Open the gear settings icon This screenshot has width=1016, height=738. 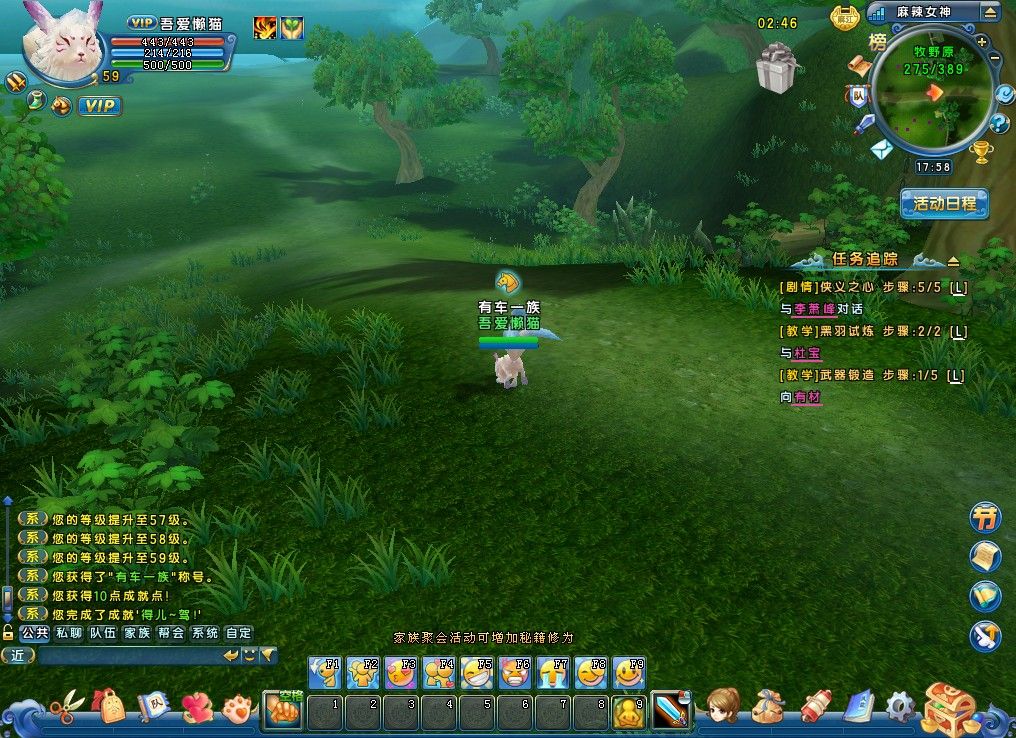click(x=900, y=706)
